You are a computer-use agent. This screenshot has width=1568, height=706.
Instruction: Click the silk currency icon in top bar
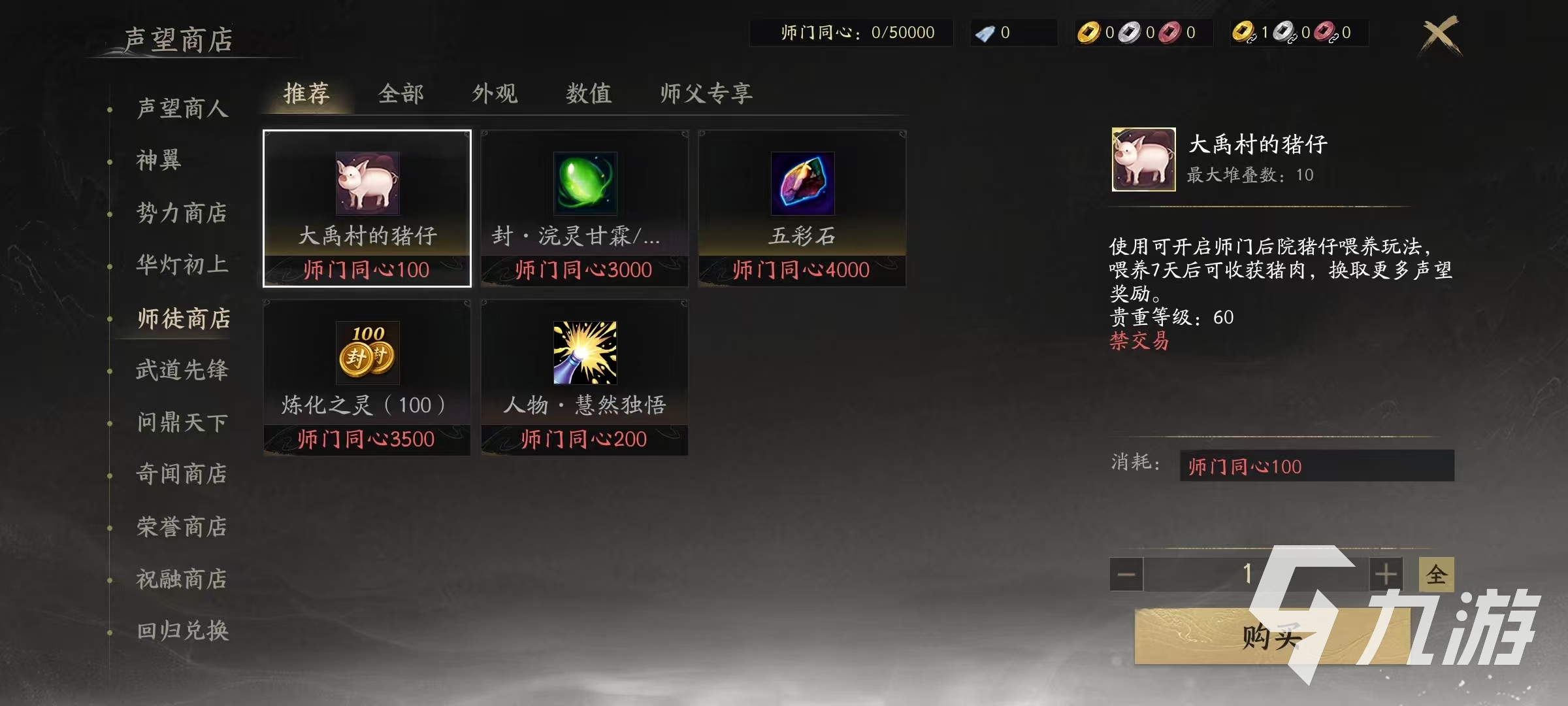tap(987, 33)
